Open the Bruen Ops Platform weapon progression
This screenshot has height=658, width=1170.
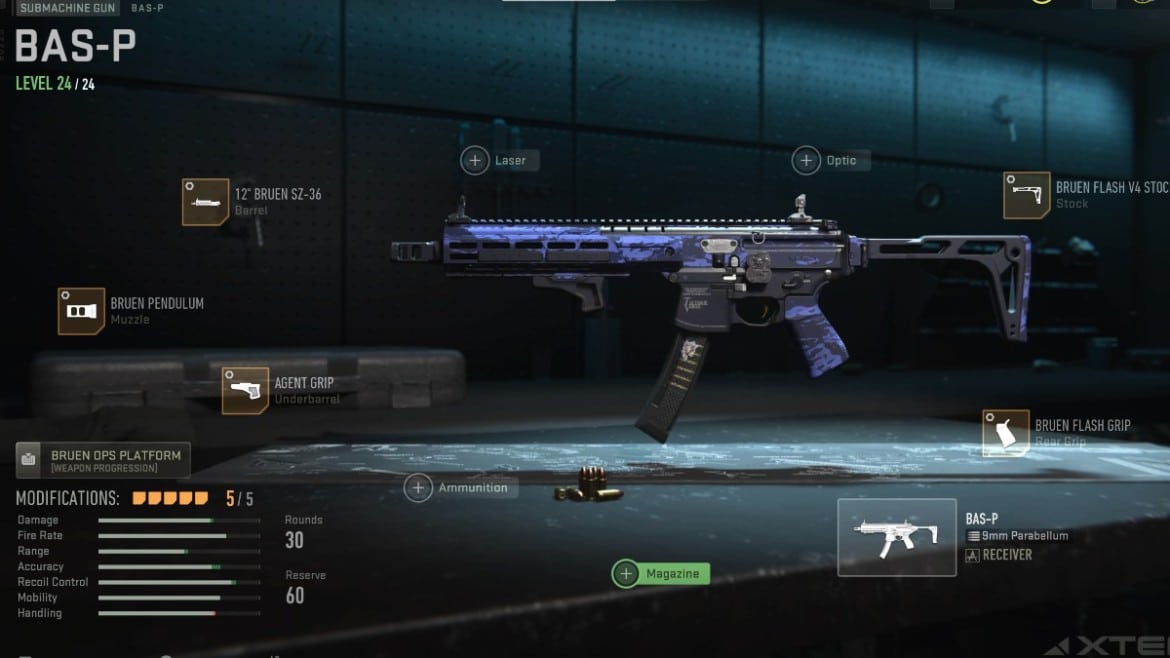coord(103,461)
